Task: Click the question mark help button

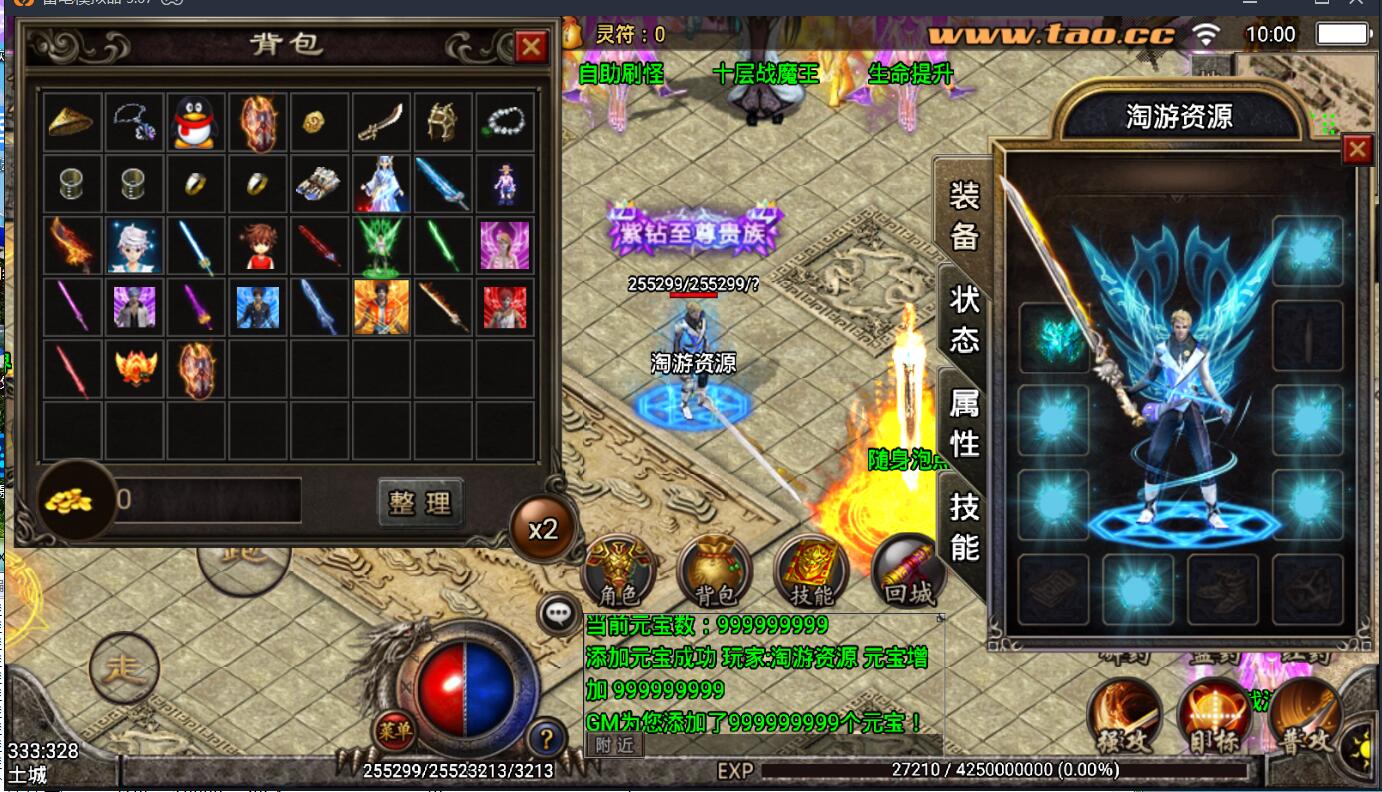Action: tap(546, 740)
